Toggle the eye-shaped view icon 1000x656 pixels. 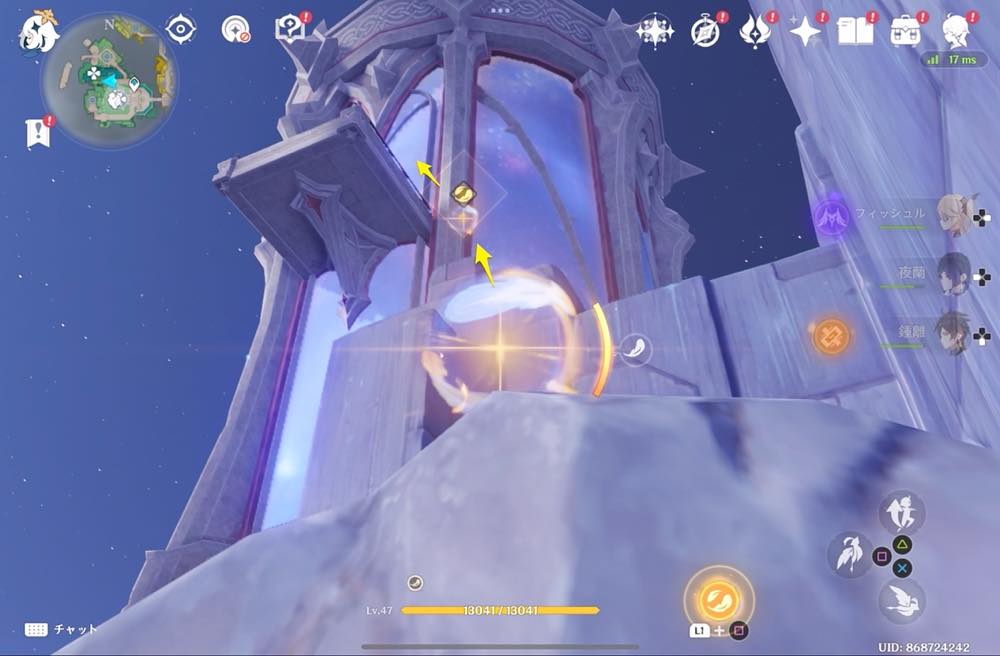point(180,30)
